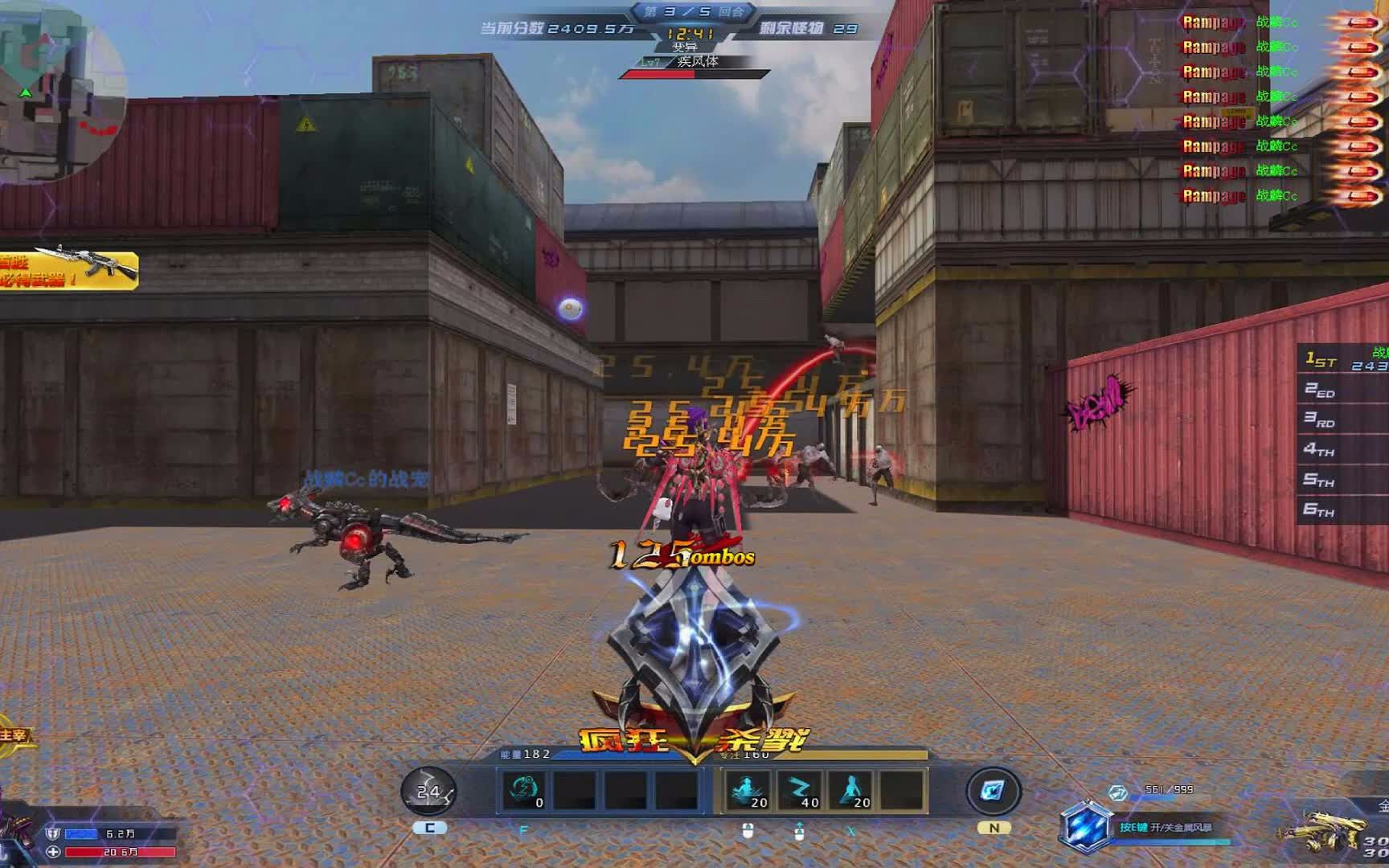Viewport: 1389px width, 868px height.
Task: Click the small hexagon icon beside 561/999
Action: click(x=1118, y=793)
